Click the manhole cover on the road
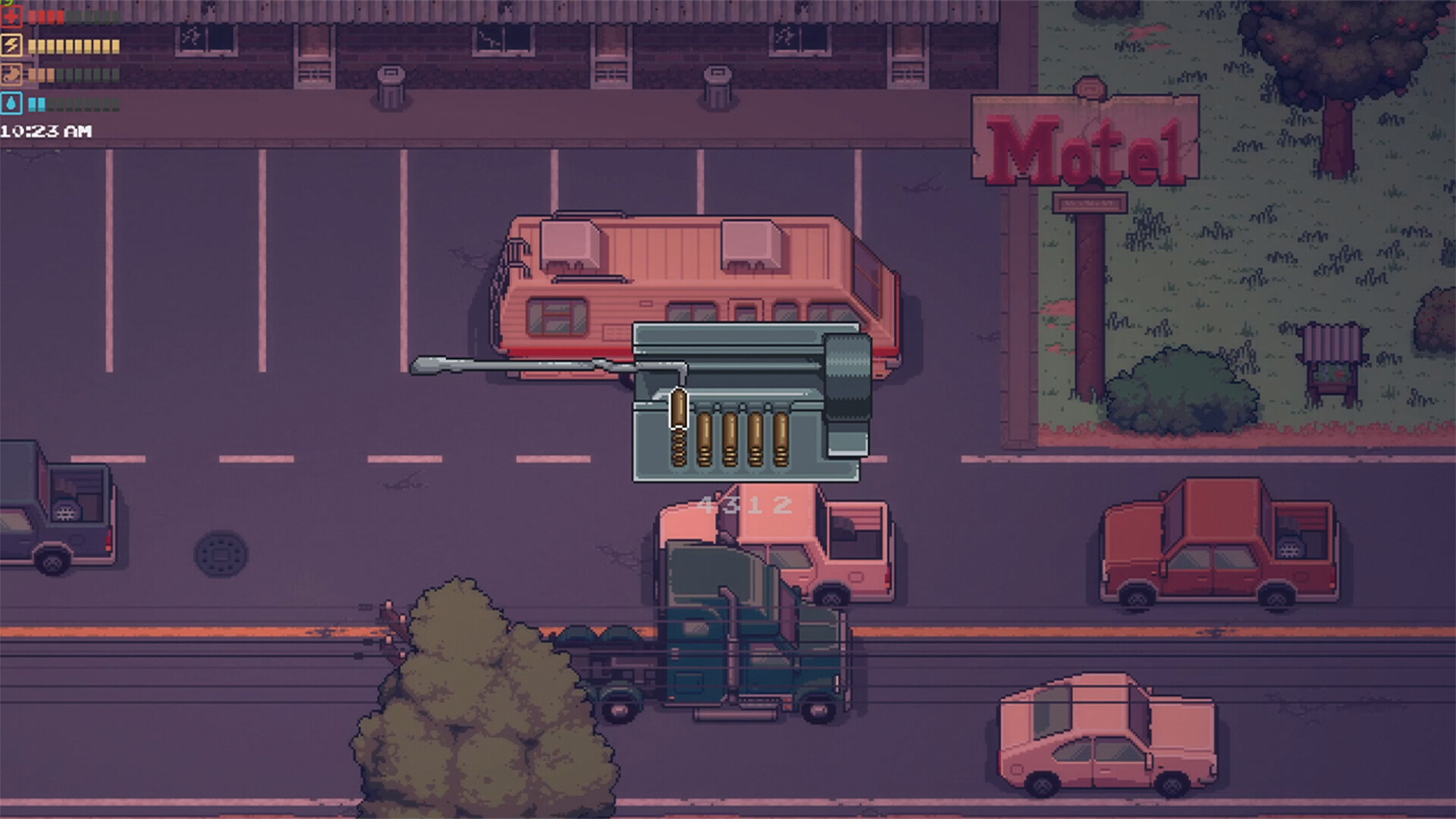The image size is (1456, 819). coord(221,555)
